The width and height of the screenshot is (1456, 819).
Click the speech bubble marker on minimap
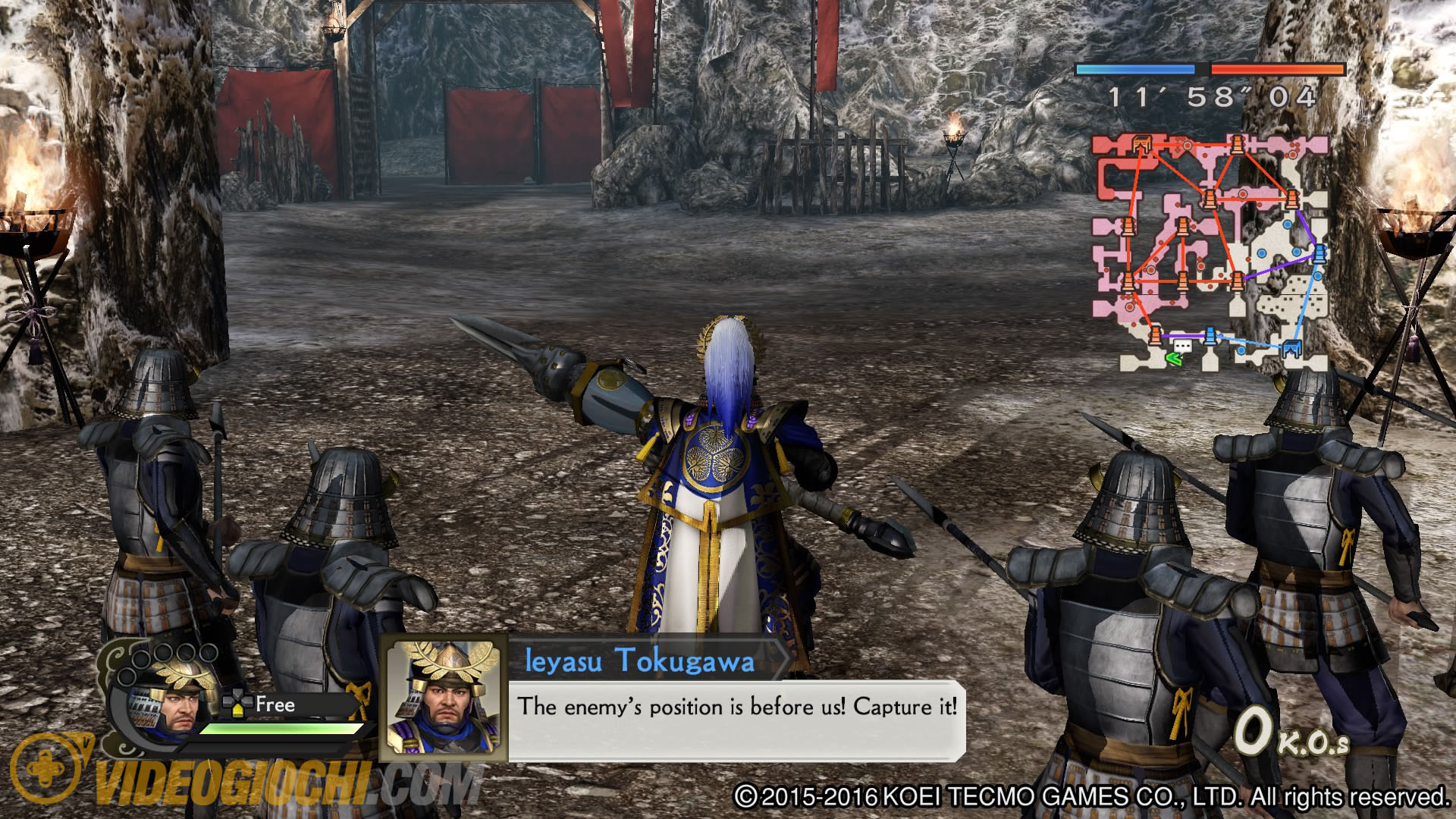1181,347
